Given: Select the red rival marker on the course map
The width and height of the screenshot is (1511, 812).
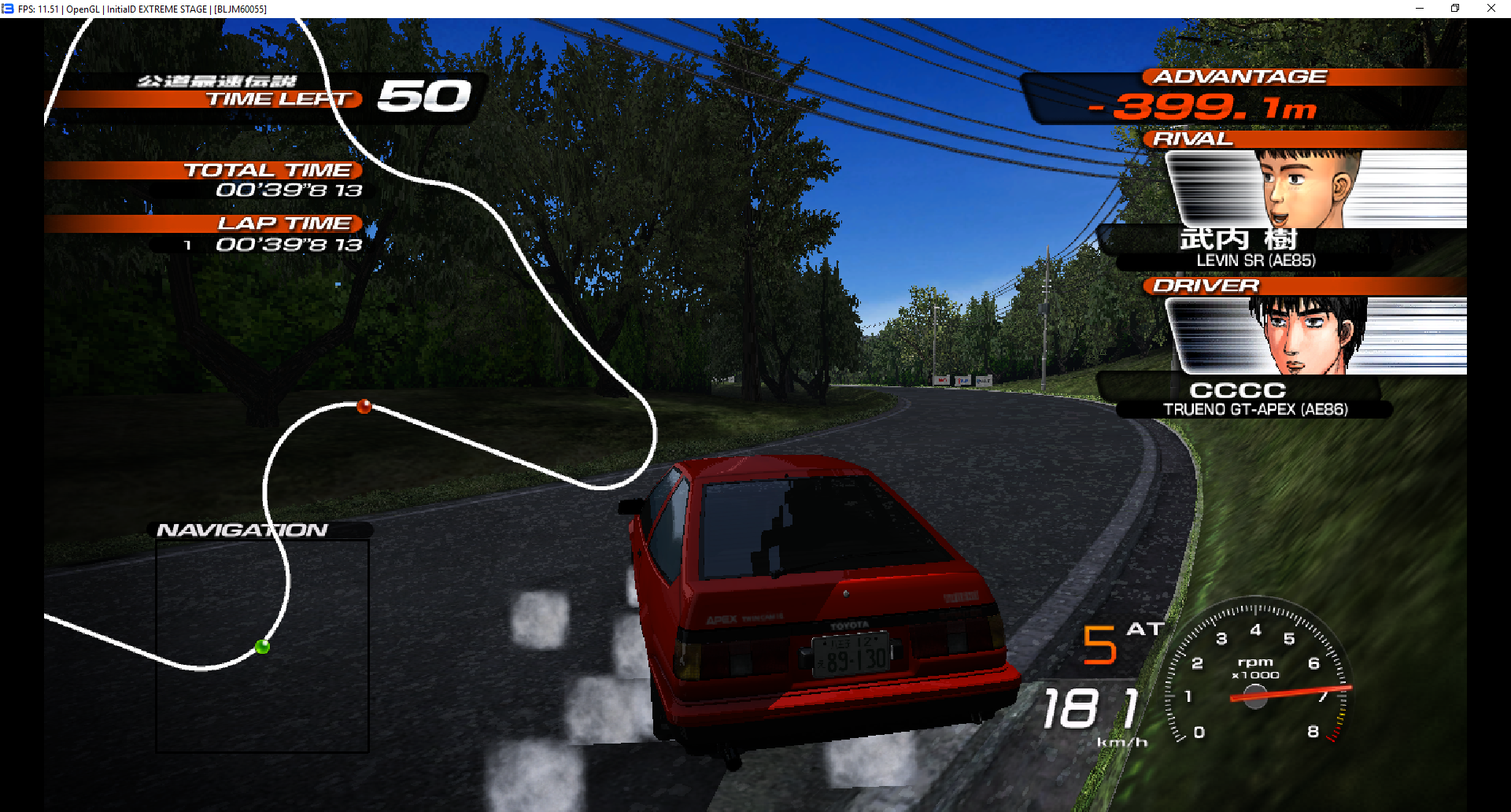Looking at the screenshot, I should point(364,406).
